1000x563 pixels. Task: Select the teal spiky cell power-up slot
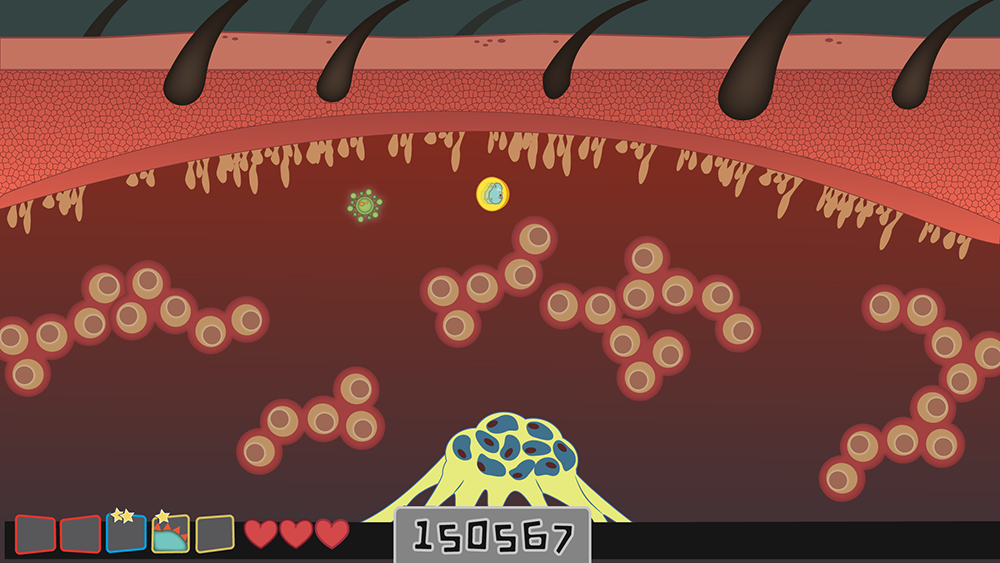pyautogui.click(x=171, y=534)
